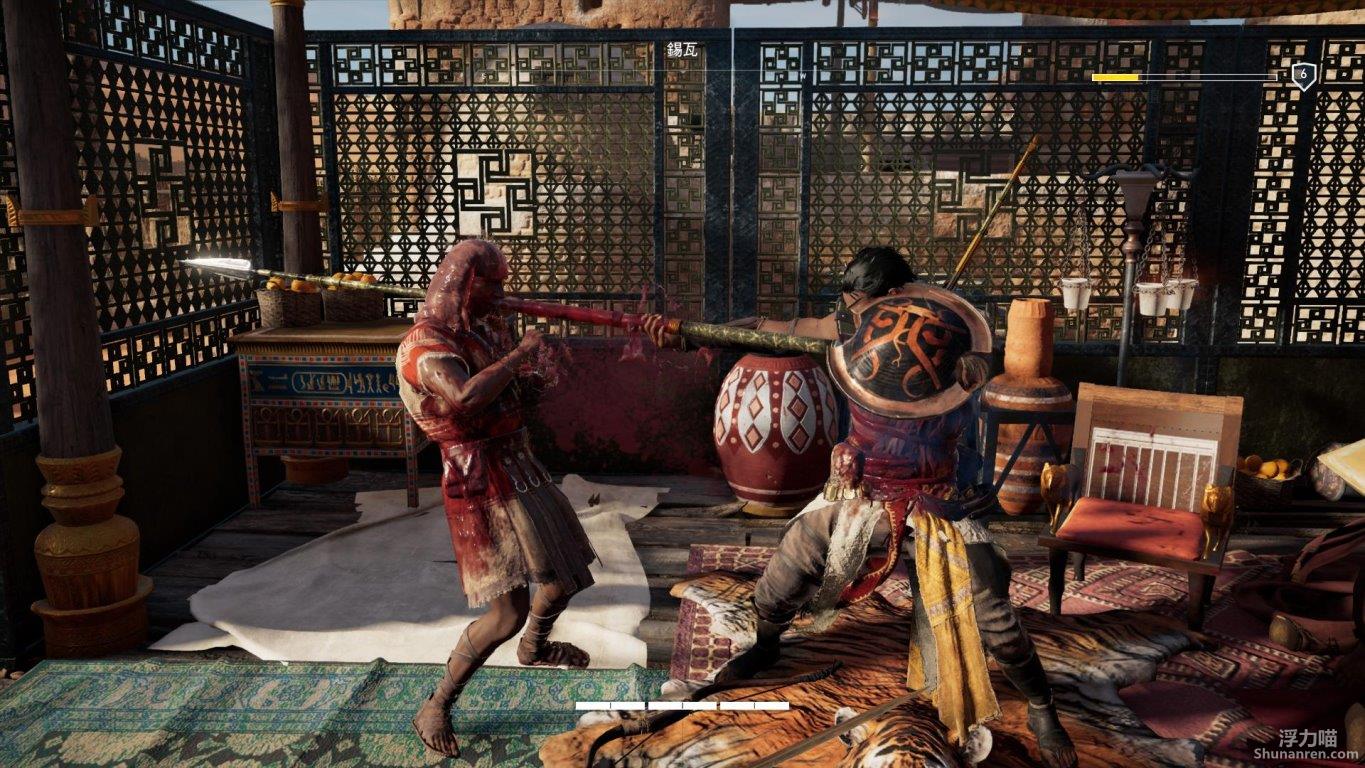Screen dimensions: 1365x768
Task: Select the 錫瓦 location label on the compass
Action: (x=683, y=49)
